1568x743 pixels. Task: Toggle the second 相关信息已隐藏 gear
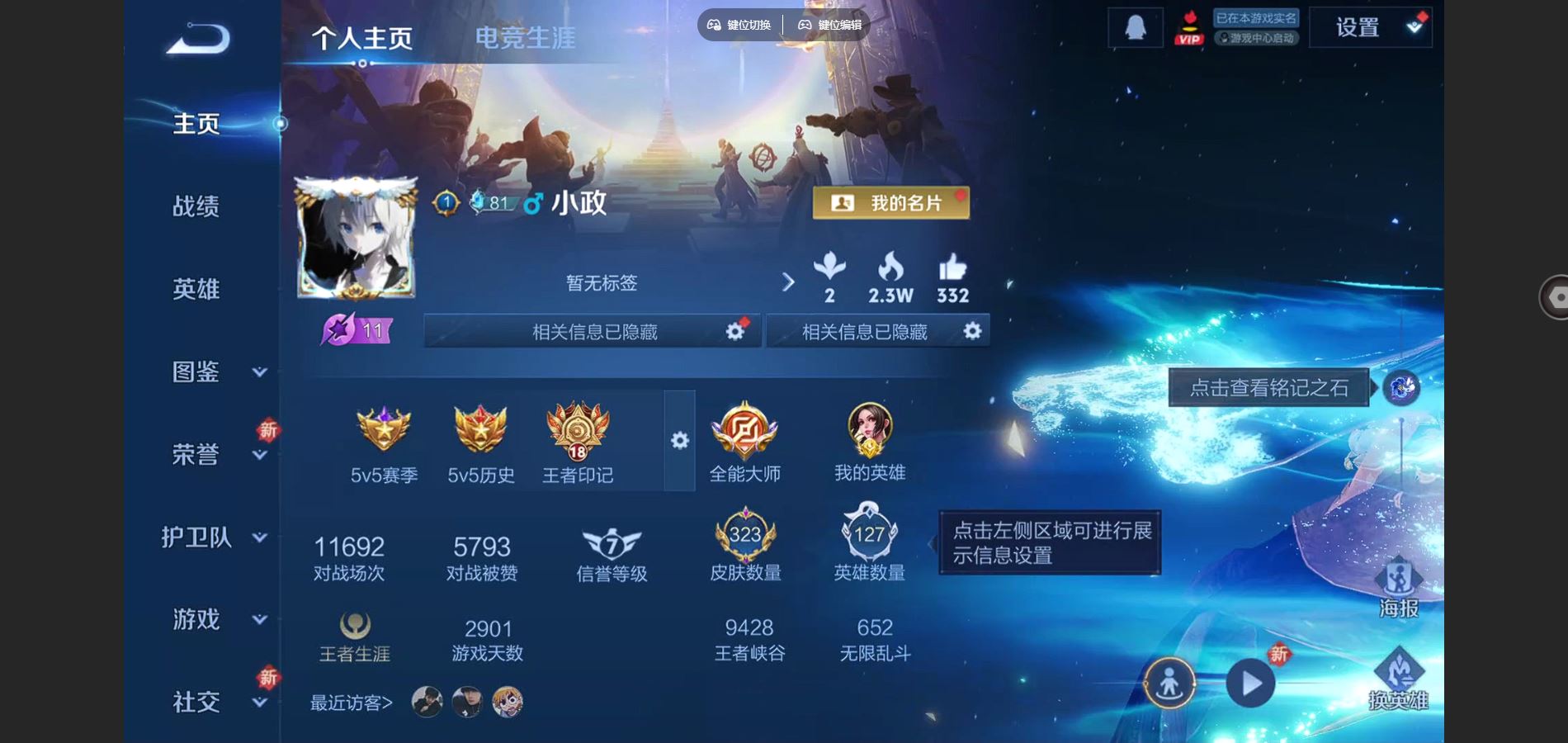click(972, 330)
